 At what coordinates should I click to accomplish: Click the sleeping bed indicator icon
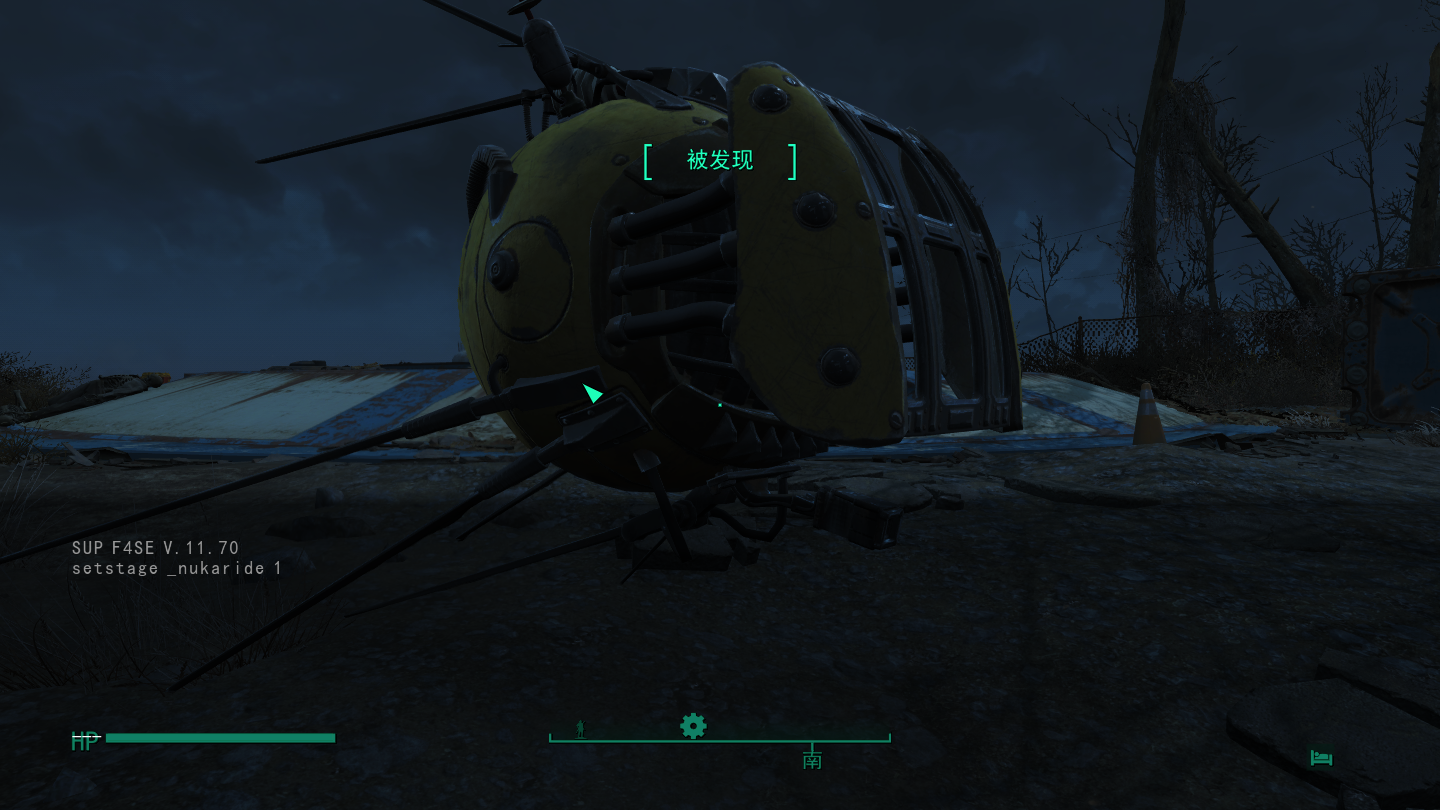1320,758
